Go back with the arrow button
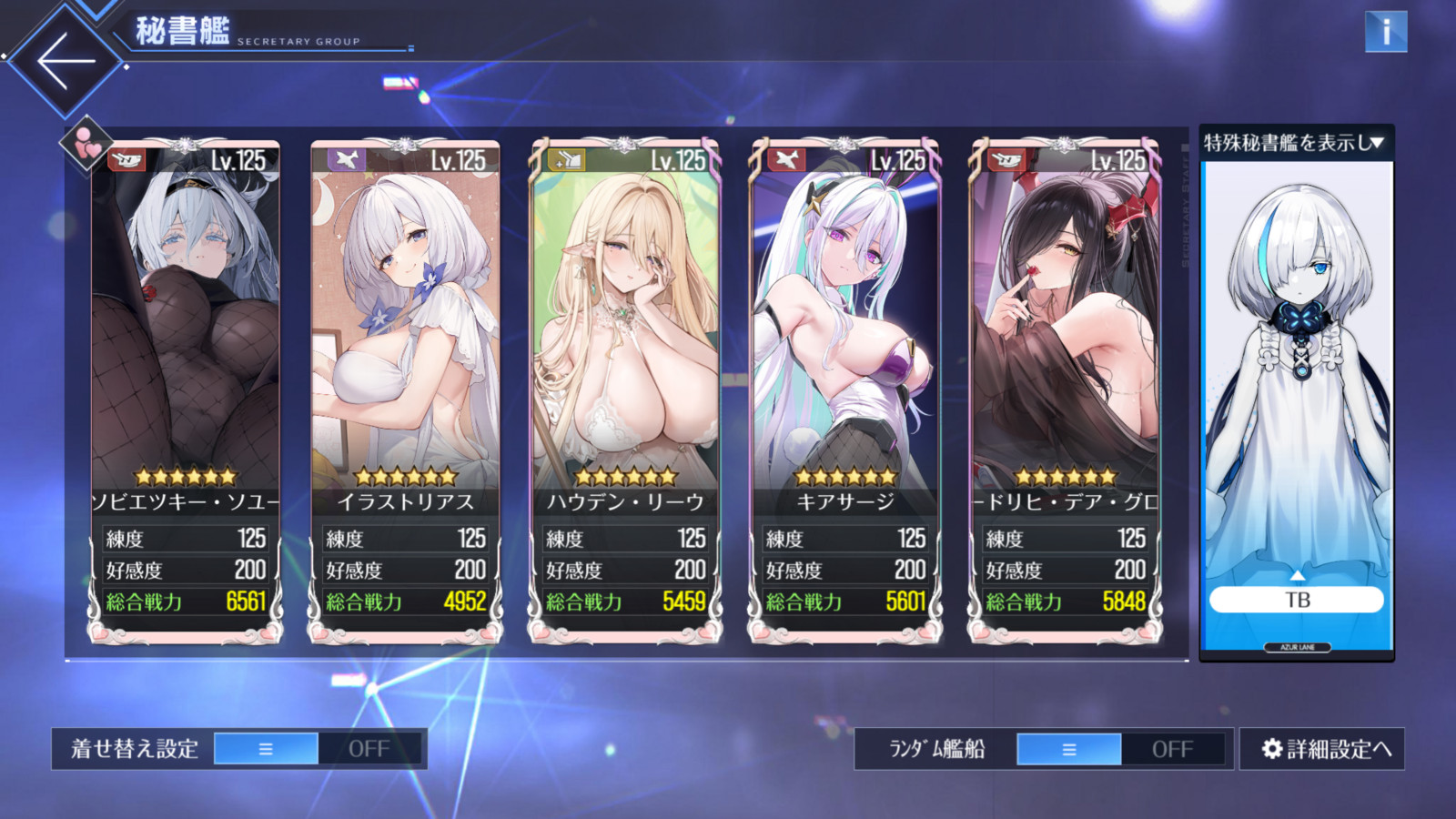 66,61
